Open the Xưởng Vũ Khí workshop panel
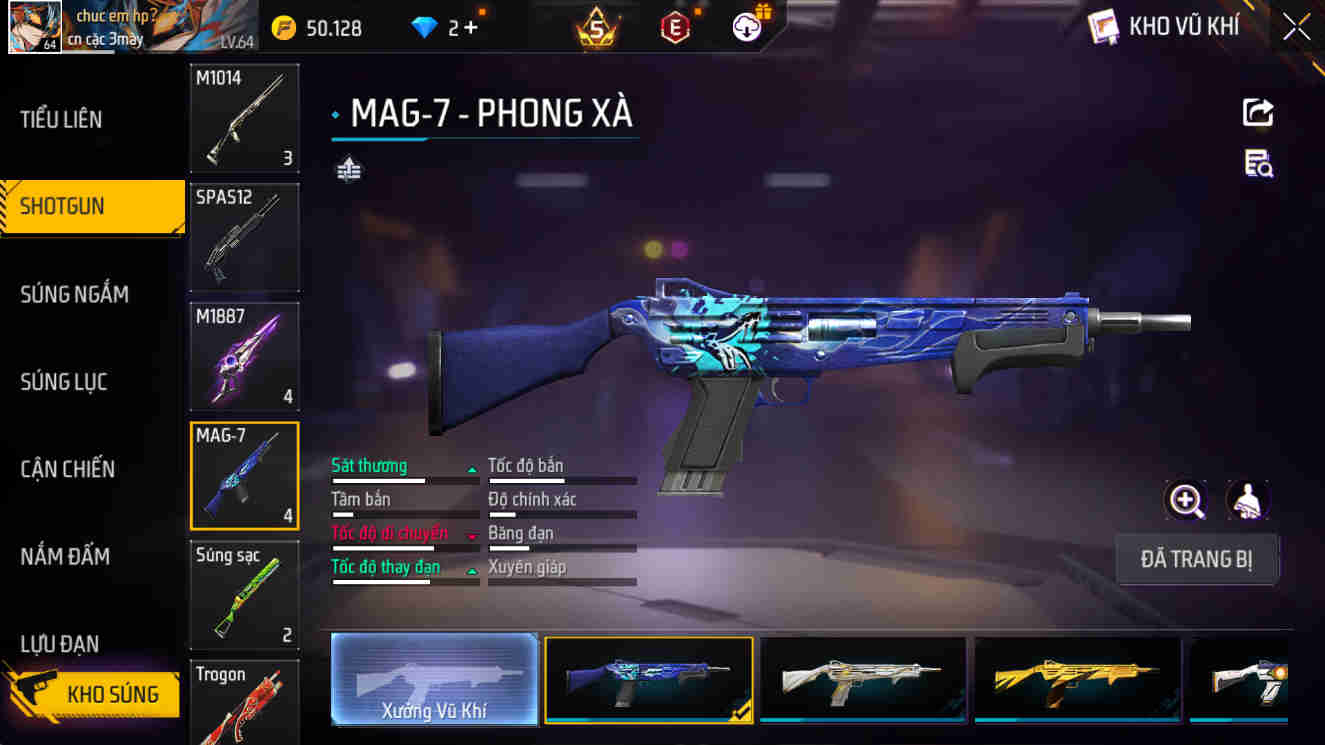 point(434,680)
